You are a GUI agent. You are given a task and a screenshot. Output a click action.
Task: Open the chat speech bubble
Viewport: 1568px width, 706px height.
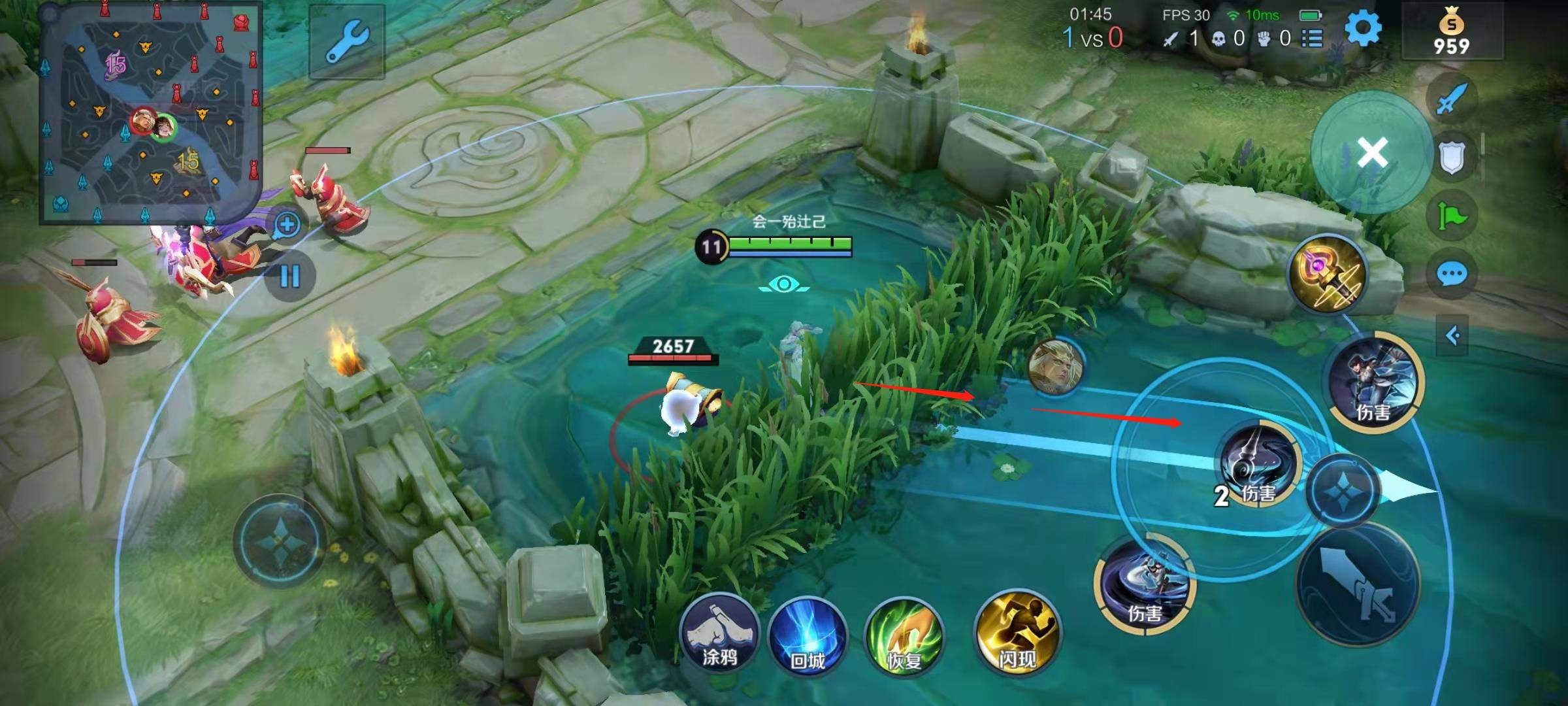coord(1452,275)
